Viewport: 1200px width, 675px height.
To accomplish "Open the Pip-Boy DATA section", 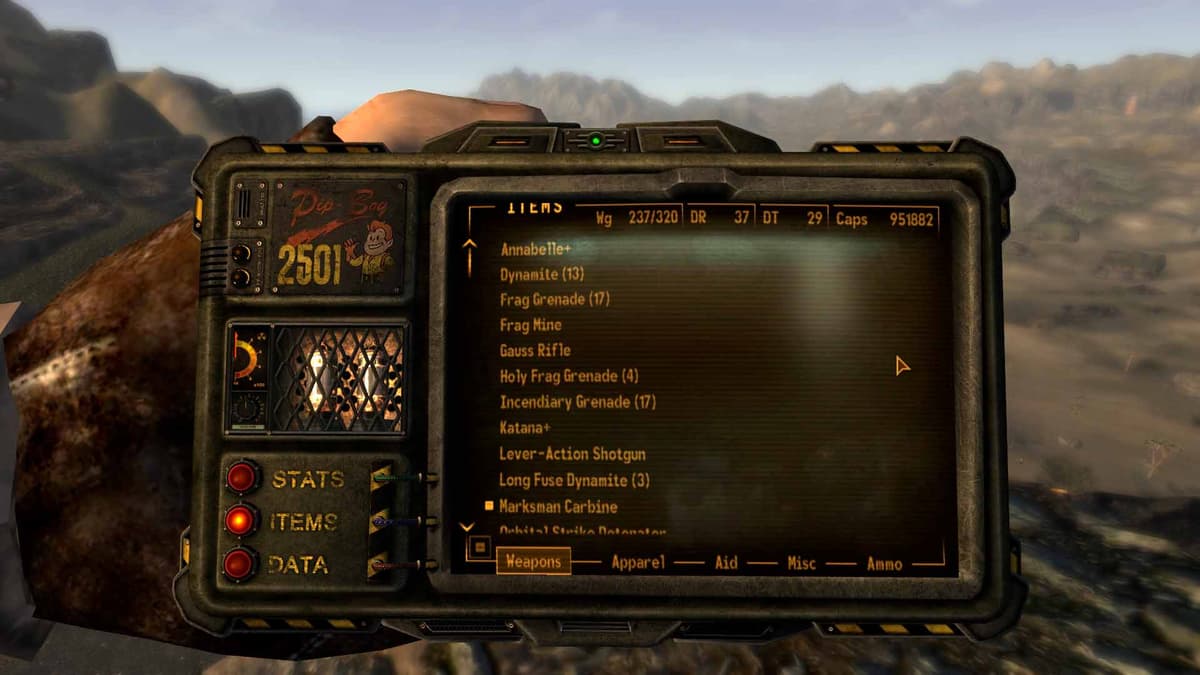I will pyautogui.click(x=240, y=564).
